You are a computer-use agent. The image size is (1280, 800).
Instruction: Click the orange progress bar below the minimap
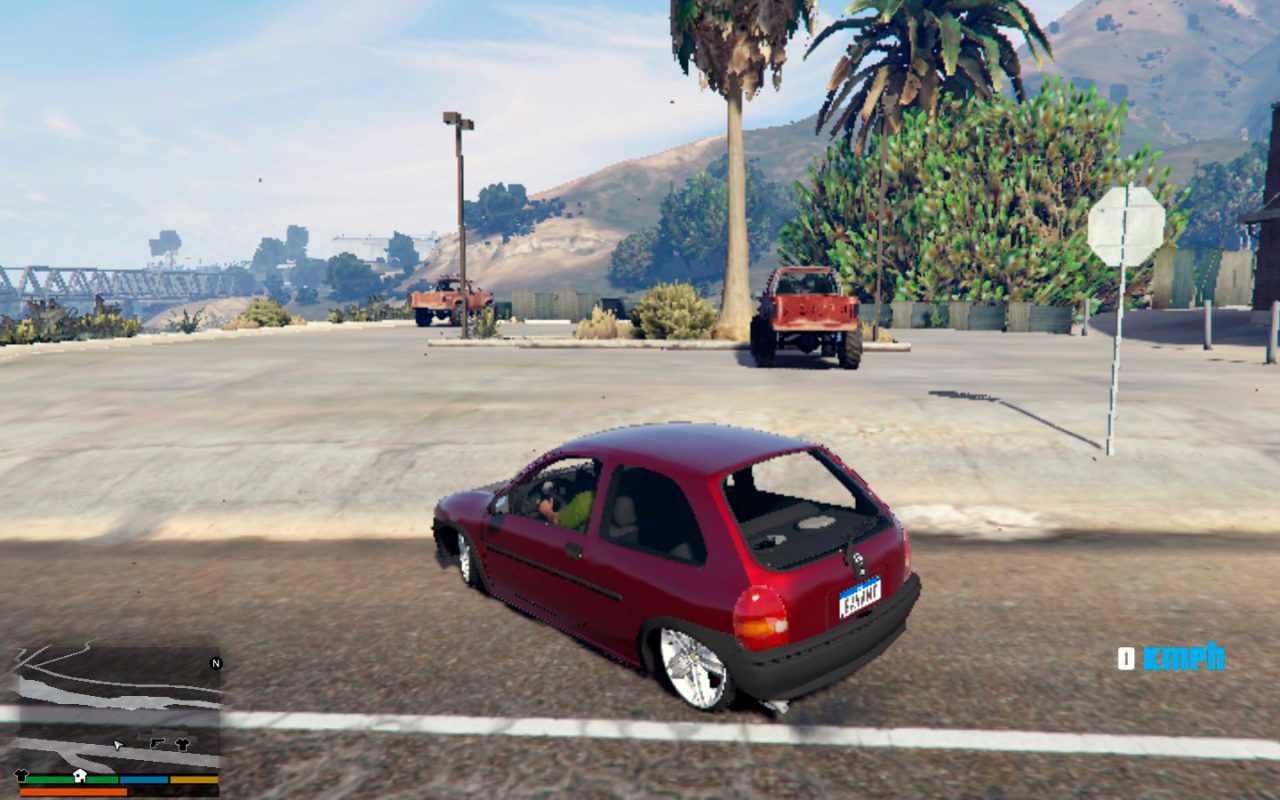click(x=70, y=791)
